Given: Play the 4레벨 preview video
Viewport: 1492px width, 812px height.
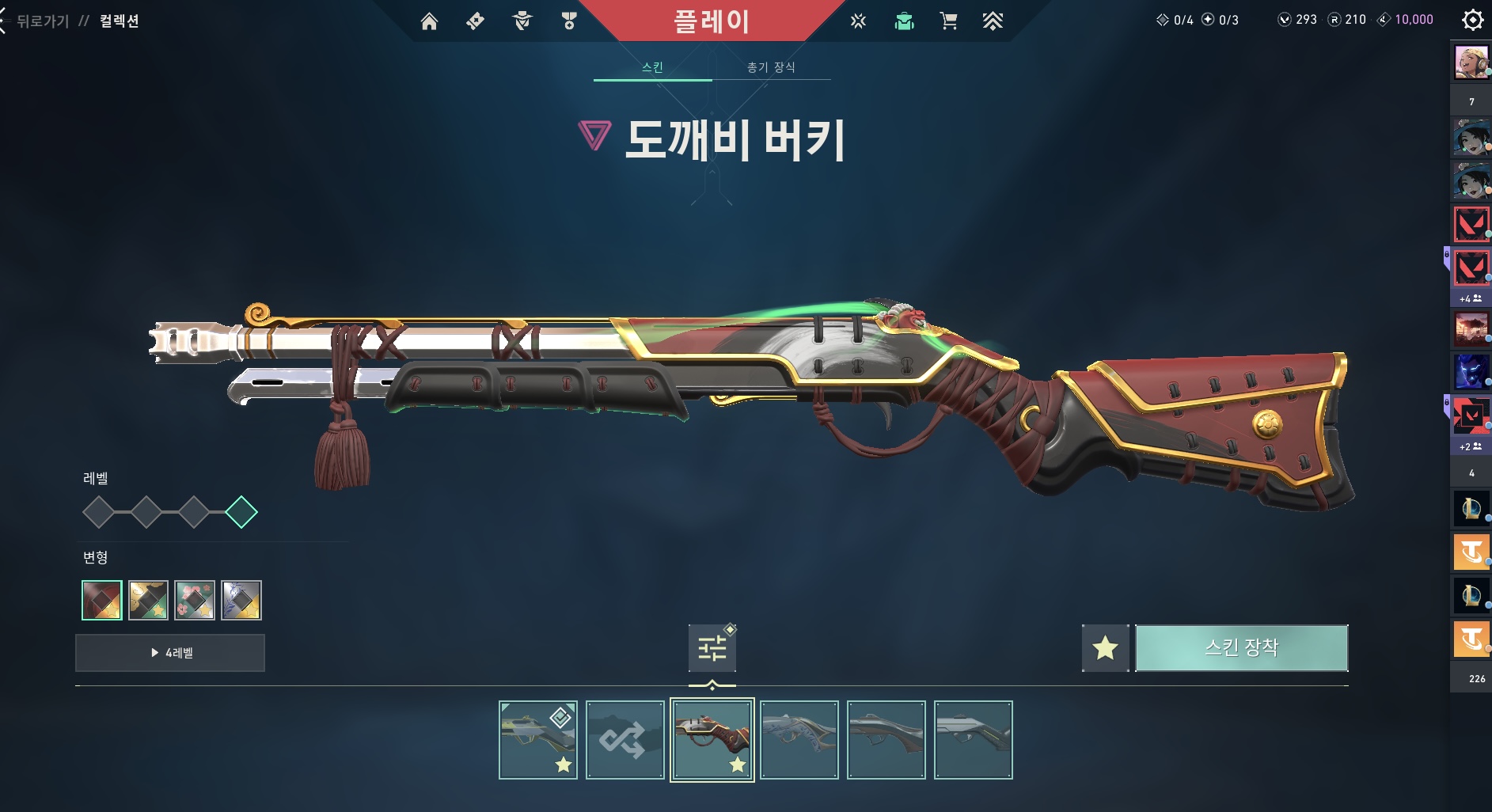Looking at the screenshot, I should [170, 653].
